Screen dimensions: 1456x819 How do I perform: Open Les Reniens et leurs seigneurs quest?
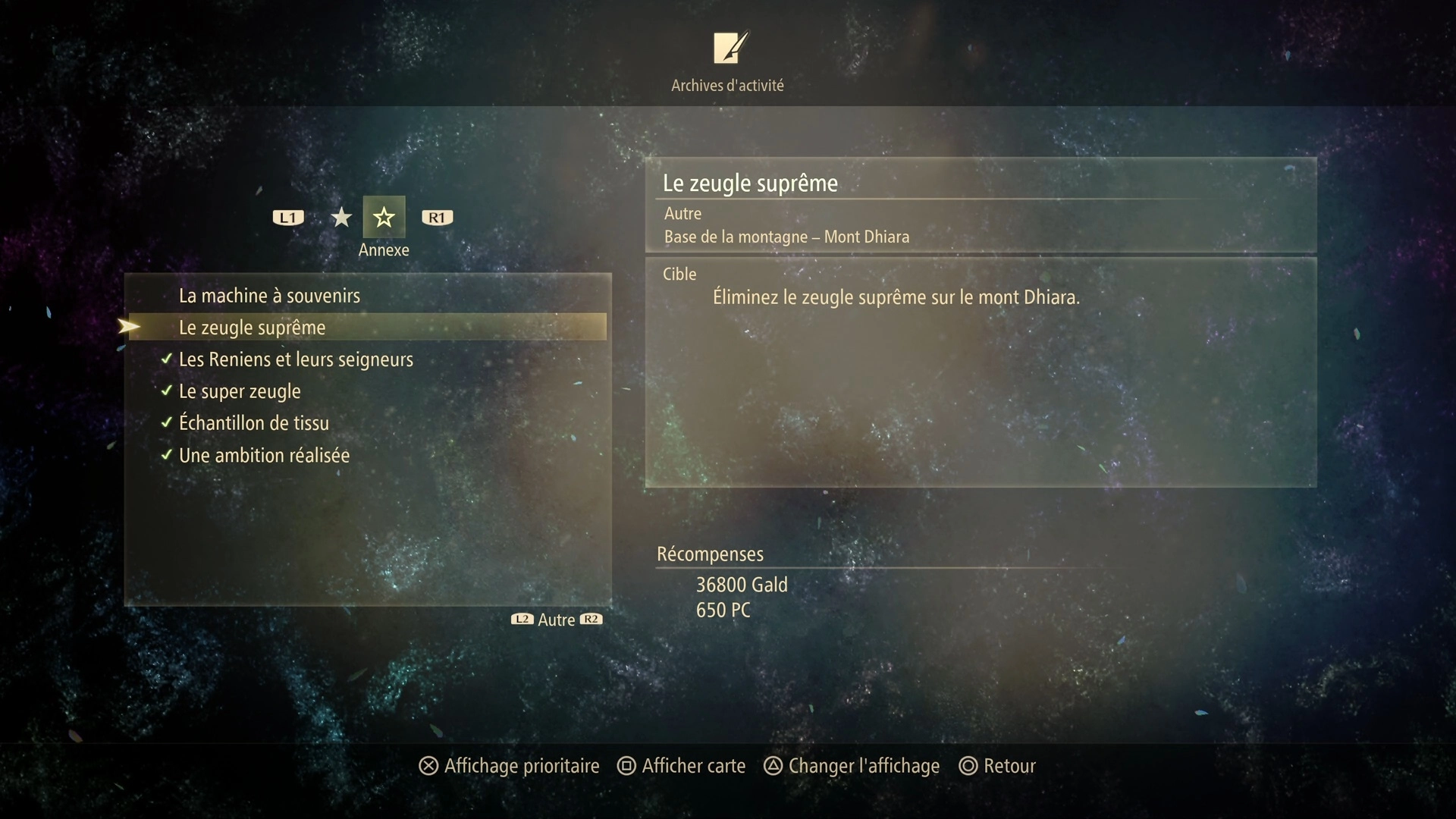(x=296, y=359)
